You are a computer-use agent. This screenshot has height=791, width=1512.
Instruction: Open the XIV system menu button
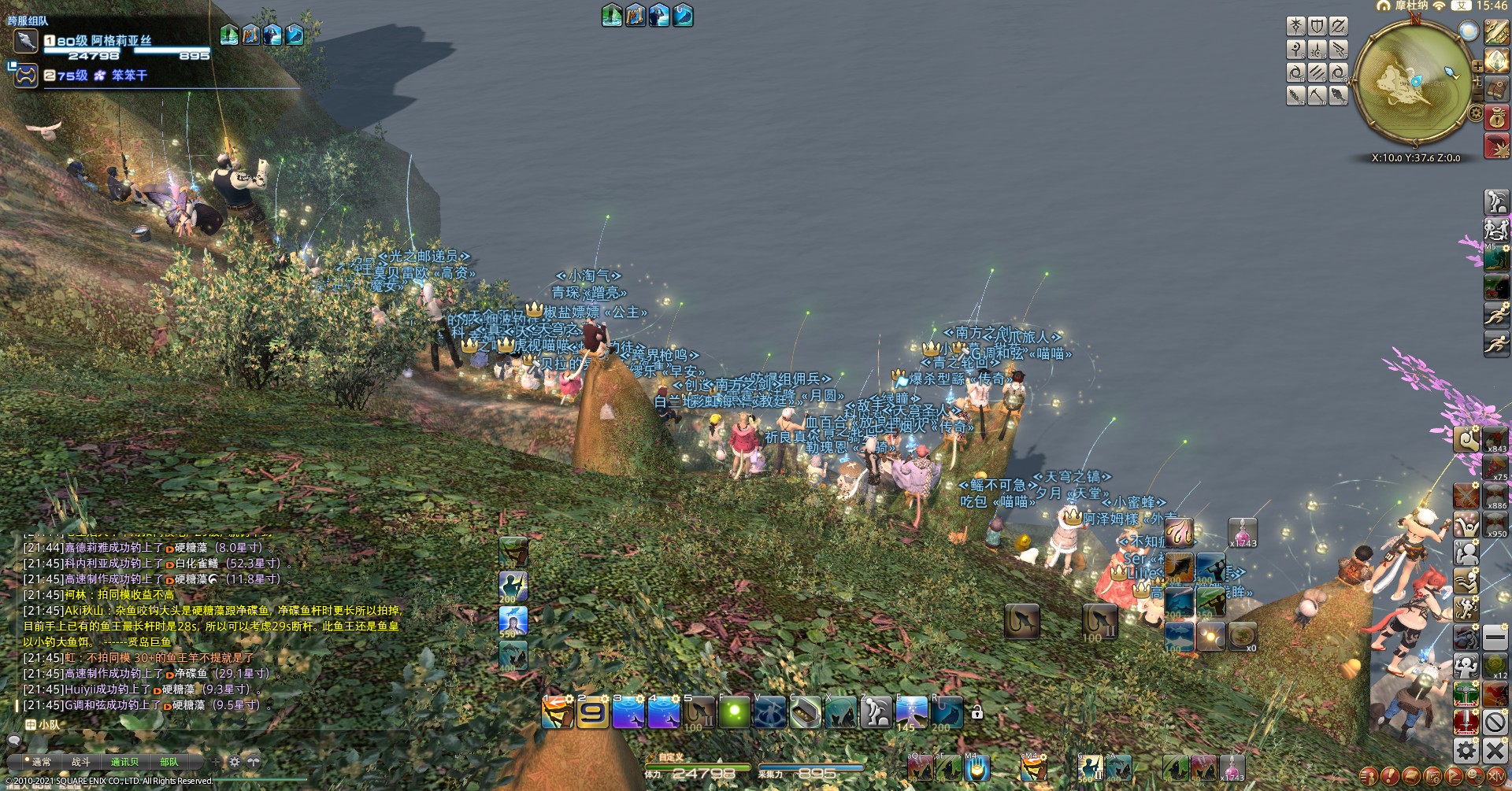pyautogui.click(x=1496, y=775)
